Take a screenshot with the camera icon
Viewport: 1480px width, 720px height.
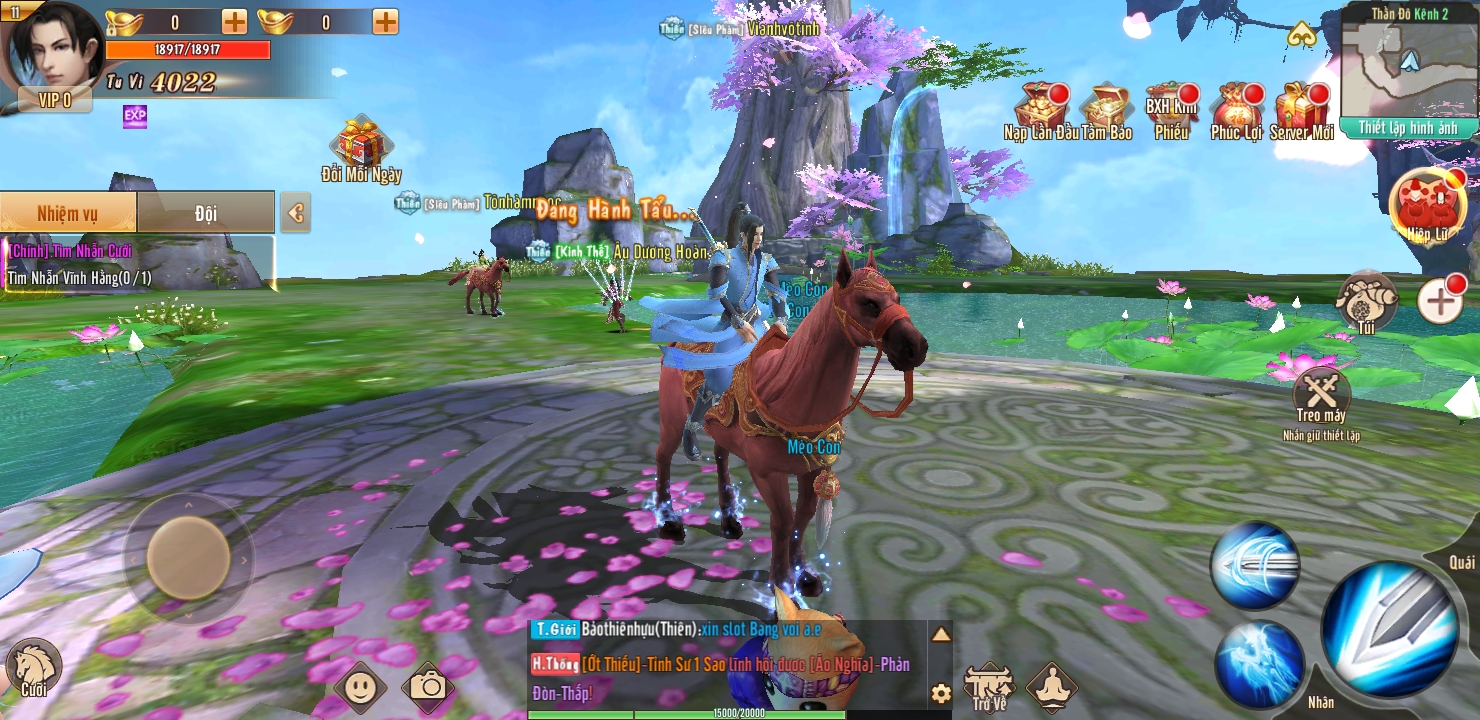coord(428,685)
